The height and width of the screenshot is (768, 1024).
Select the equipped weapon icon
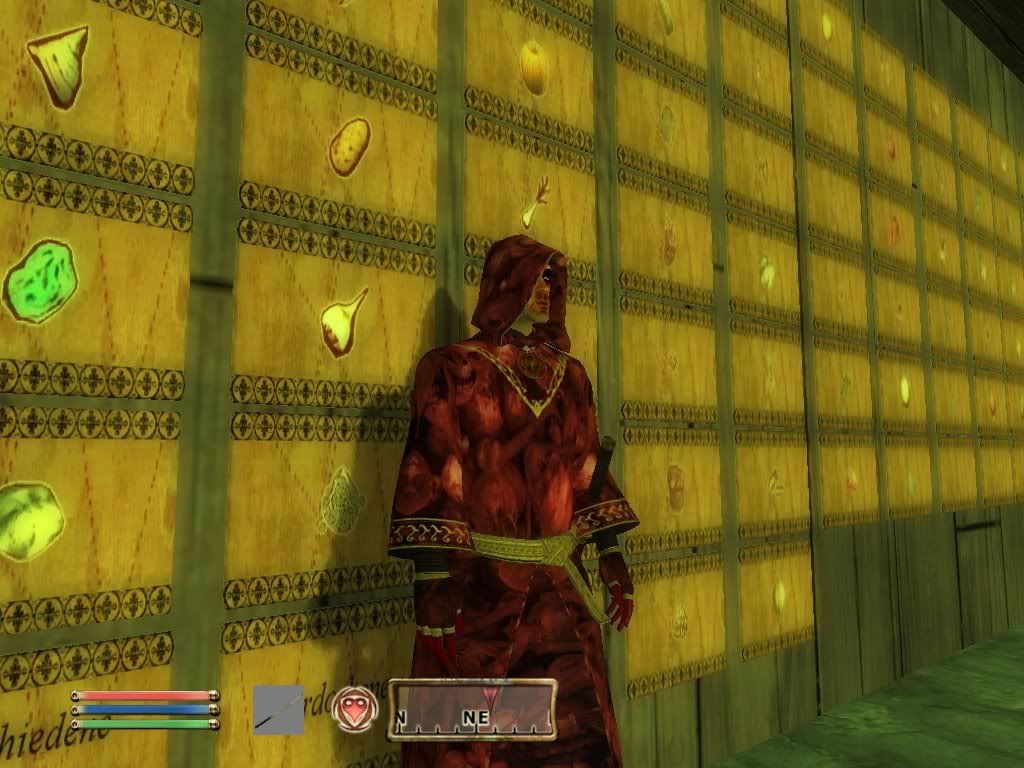click(278, 709)
